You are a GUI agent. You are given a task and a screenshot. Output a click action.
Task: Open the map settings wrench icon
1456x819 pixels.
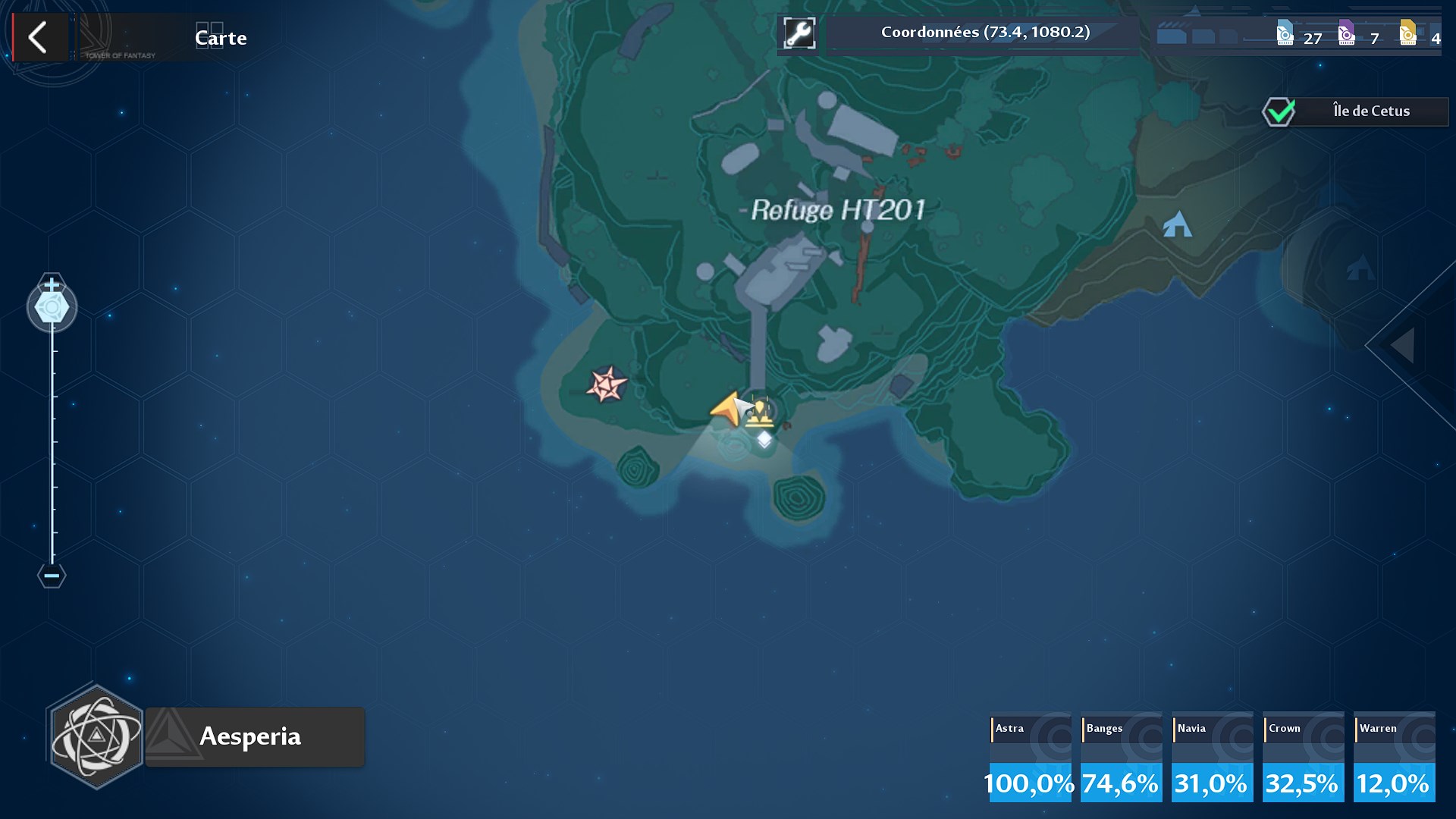click(797, 33)
